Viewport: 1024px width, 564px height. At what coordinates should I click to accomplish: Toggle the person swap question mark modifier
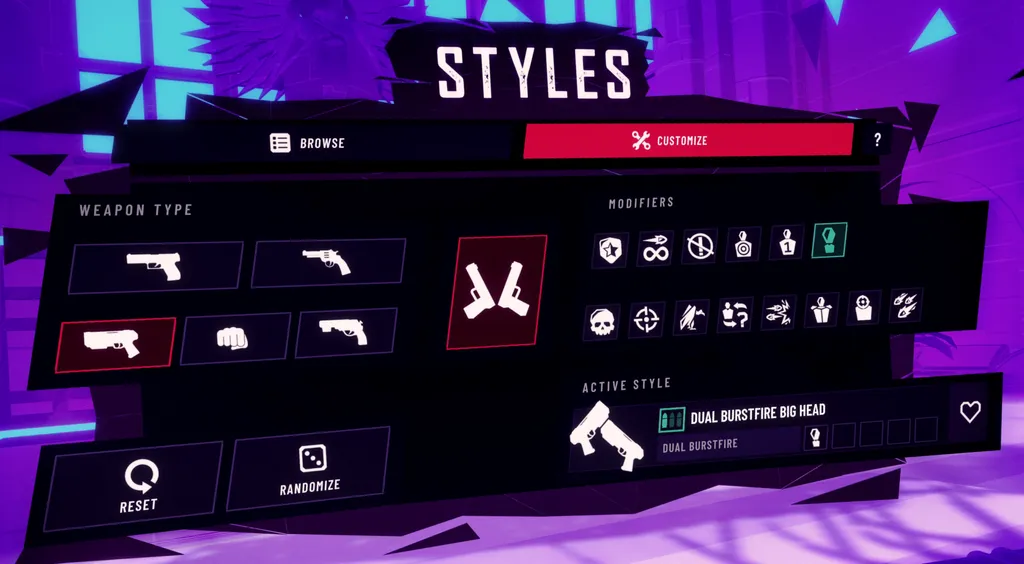click(x=735, y=315)
